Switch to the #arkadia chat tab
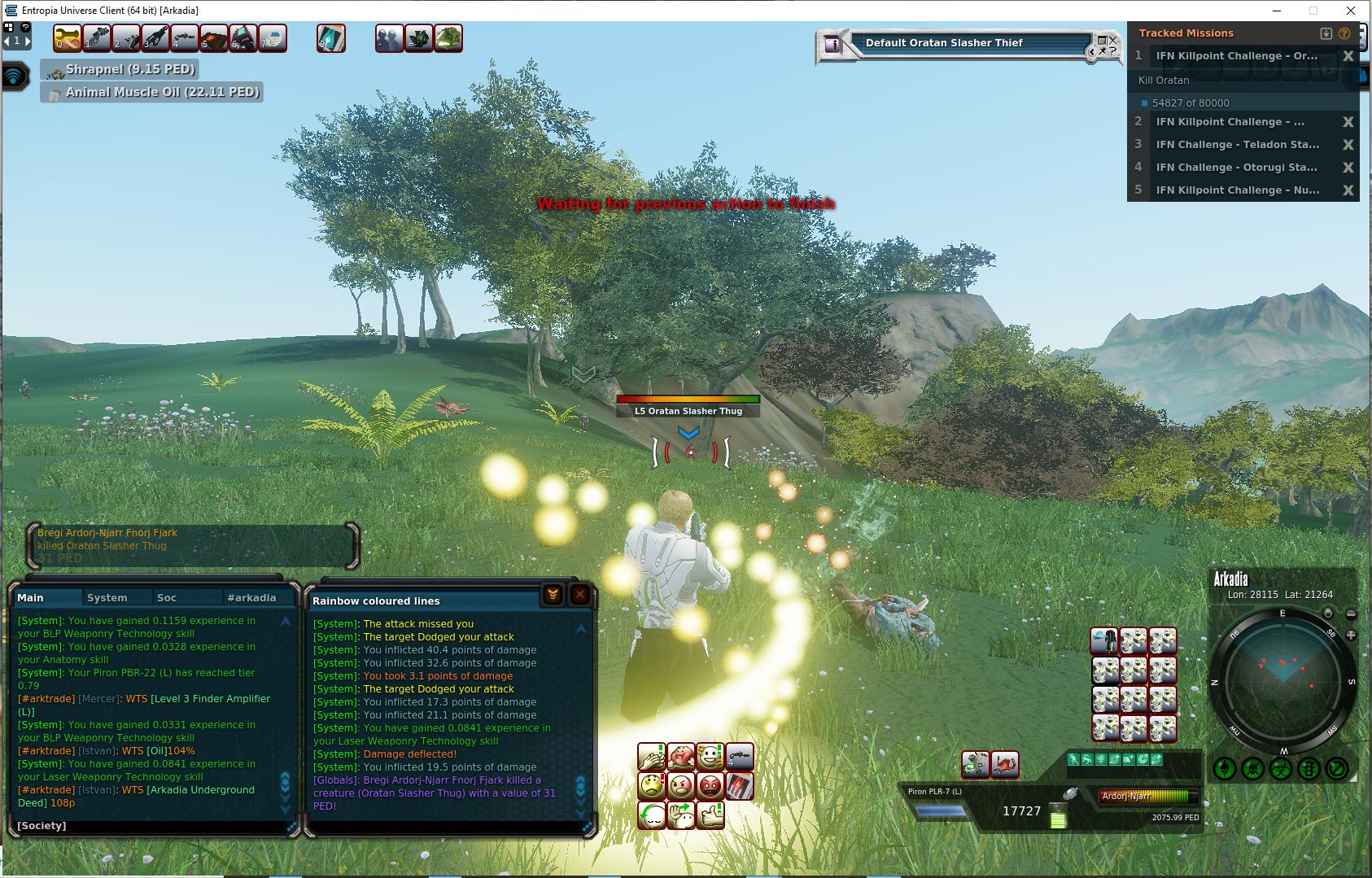Screen dimensions: 1372x878 (251, 597)
